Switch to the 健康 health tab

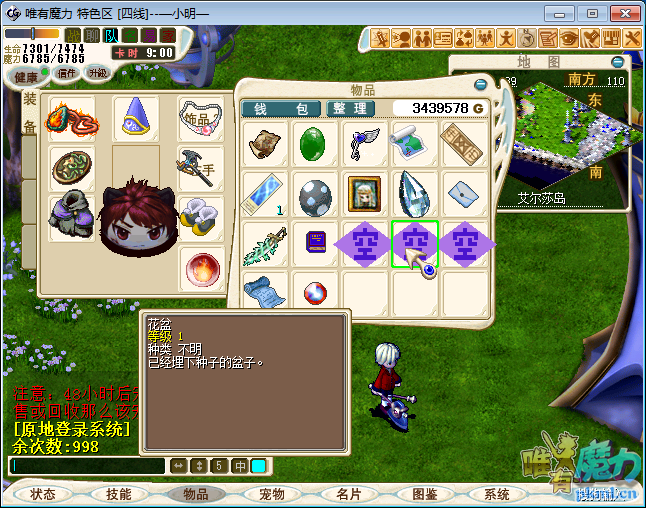tap(26, 76)
